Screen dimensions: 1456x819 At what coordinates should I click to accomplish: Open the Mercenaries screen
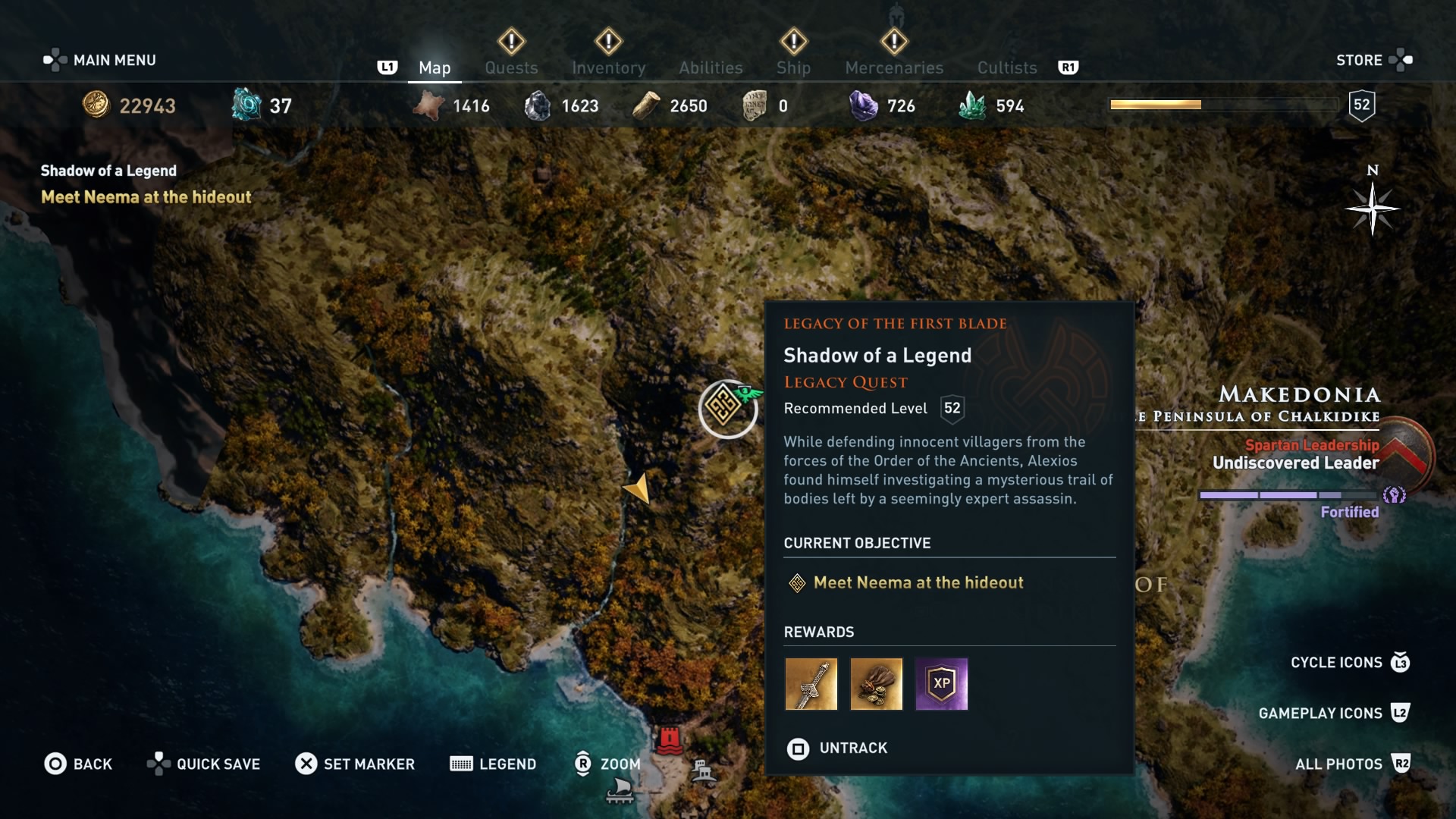point(893,67)
